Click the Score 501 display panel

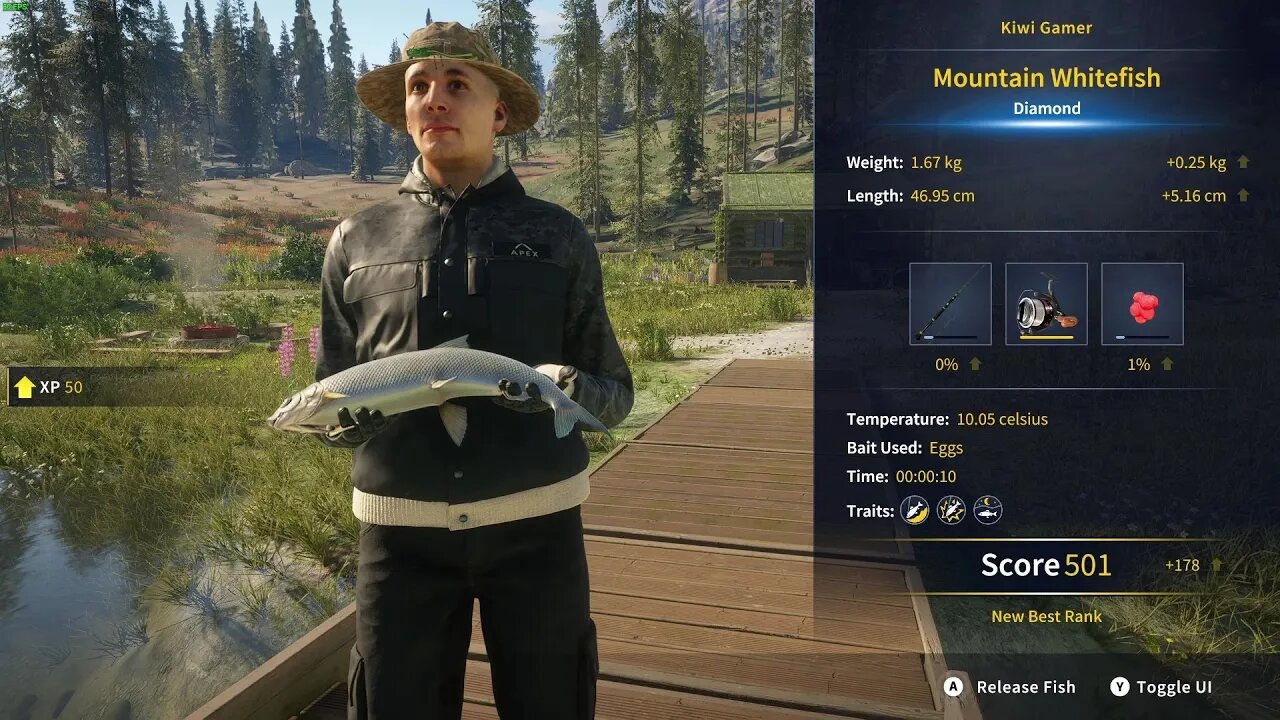[1046, 565]
